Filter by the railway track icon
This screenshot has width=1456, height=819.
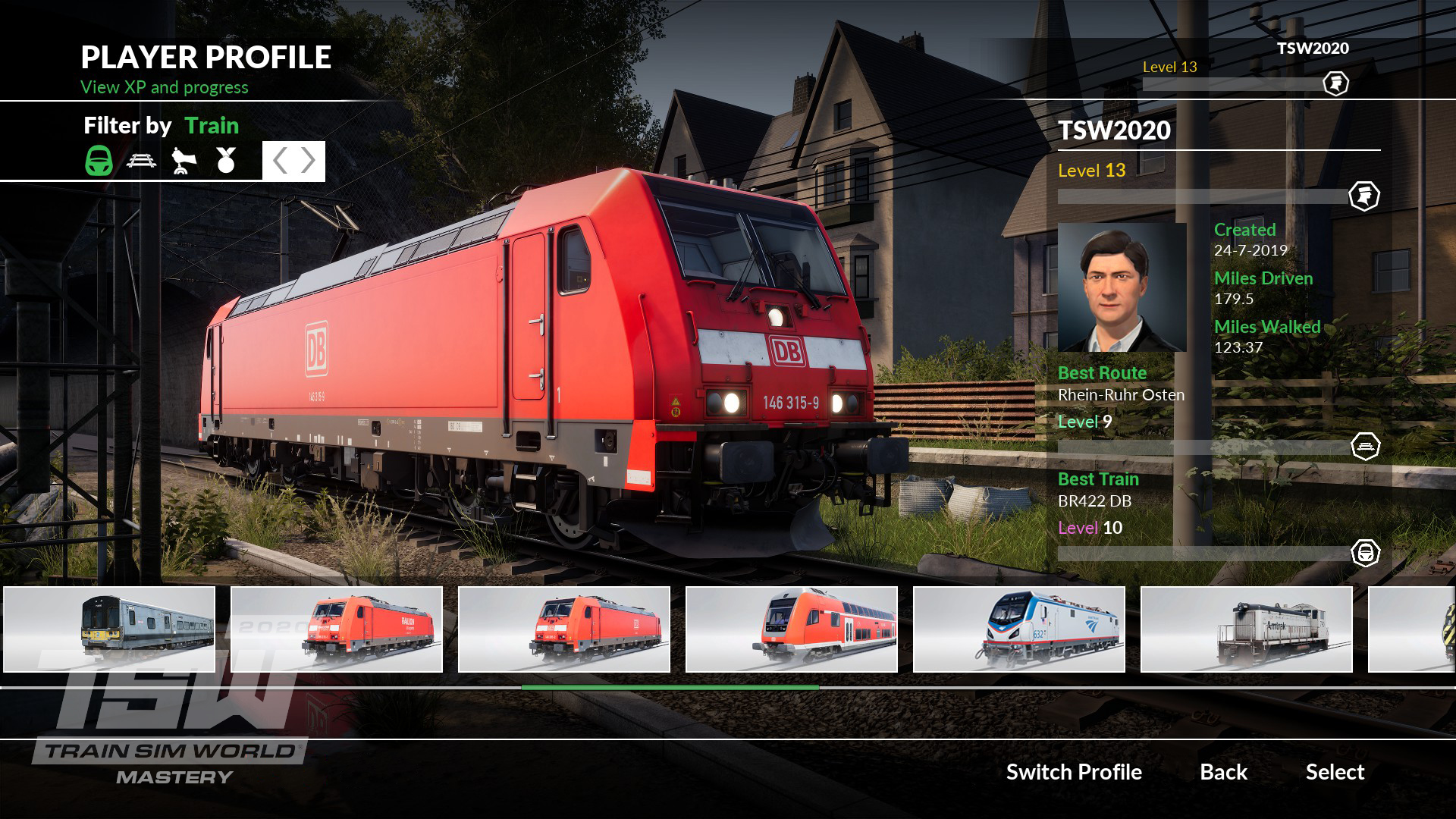(x=142, y=160)
